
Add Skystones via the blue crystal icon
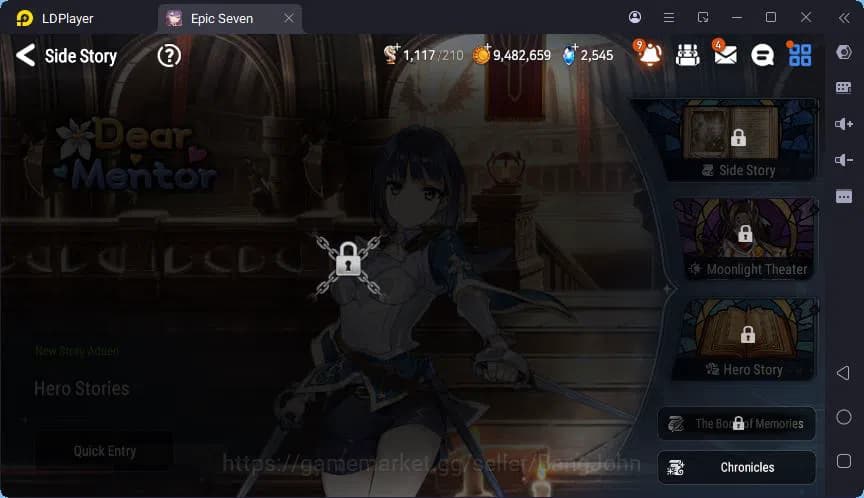(570, 55)
